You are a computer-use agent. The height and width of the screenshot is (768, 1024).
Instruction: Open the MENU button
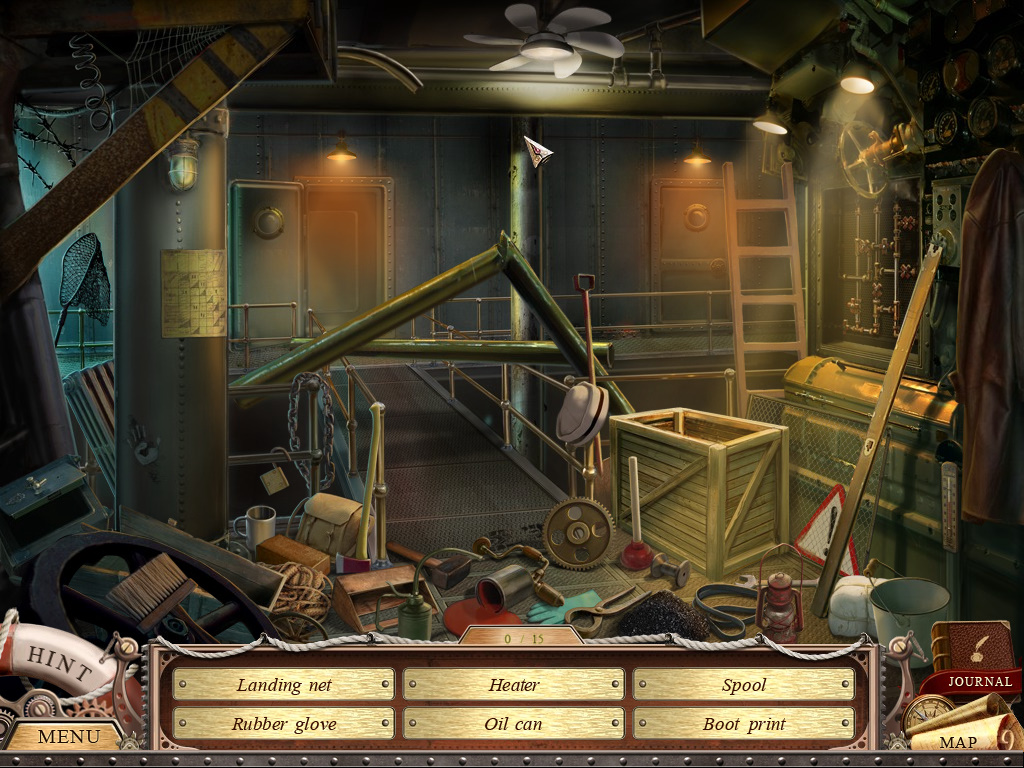[67, 737]
